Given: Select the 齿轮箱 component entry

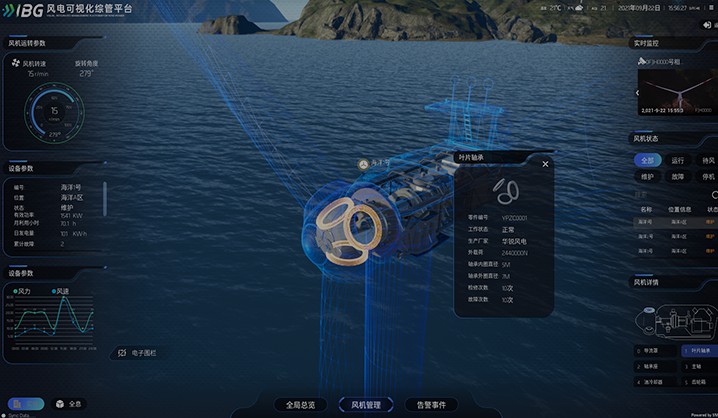Looking at the screenshot, I should pos(698,381).
